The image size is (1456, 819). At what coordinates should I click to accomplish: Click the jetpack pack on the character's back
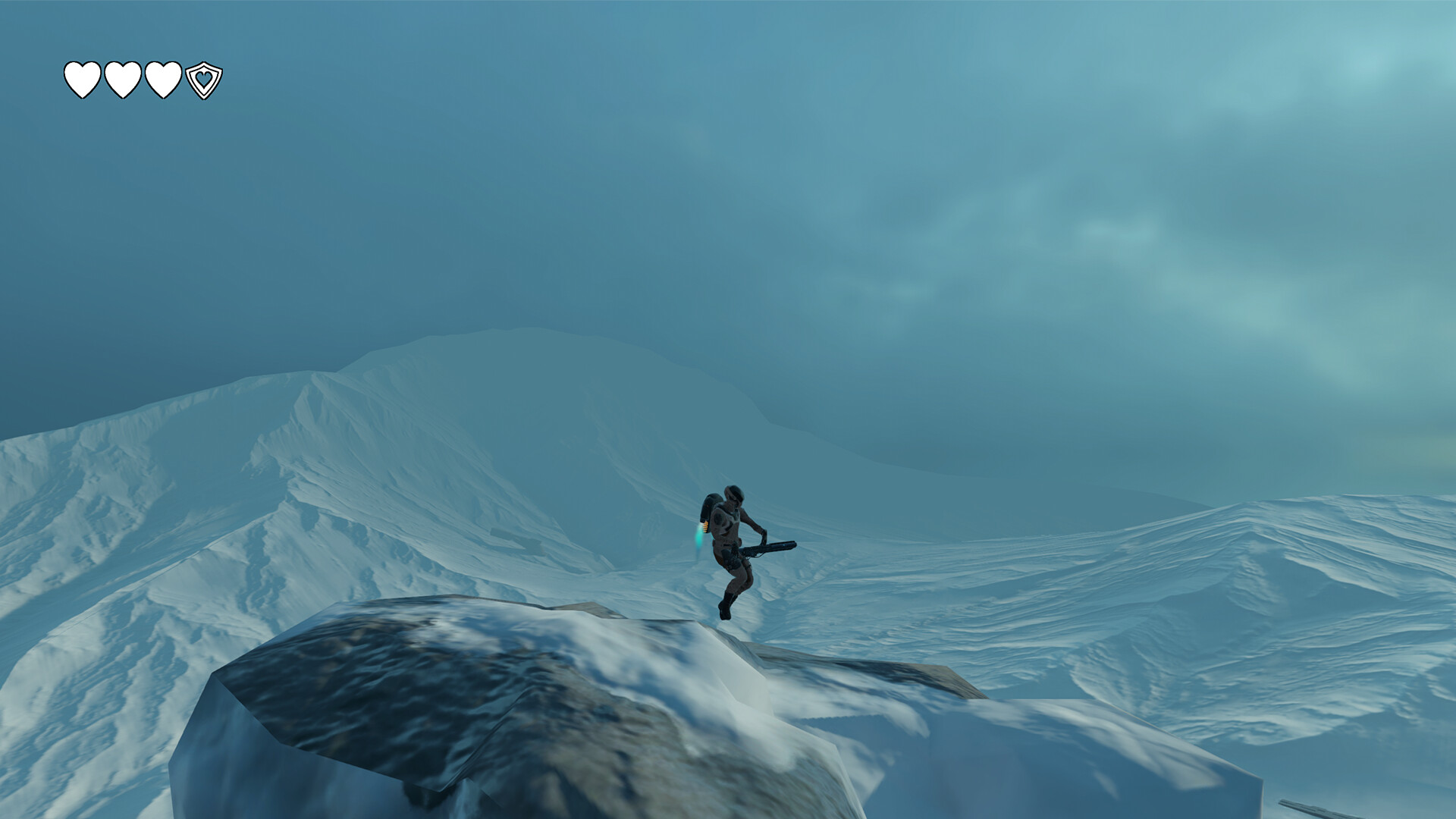(x=711, y=504)
